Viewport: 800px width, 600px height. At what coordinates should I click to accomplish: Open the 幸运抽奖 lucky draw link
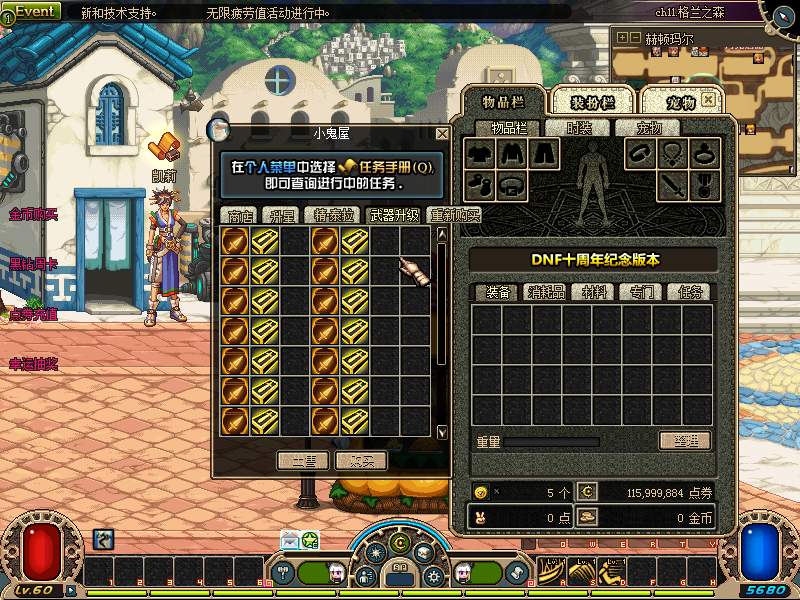(34, 364)
